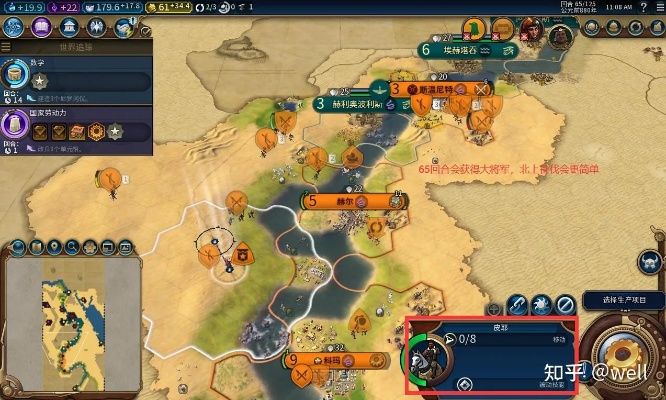
Task: Open the minimap lens globe button
Action: pyautogui.click(x=16, y=247)
